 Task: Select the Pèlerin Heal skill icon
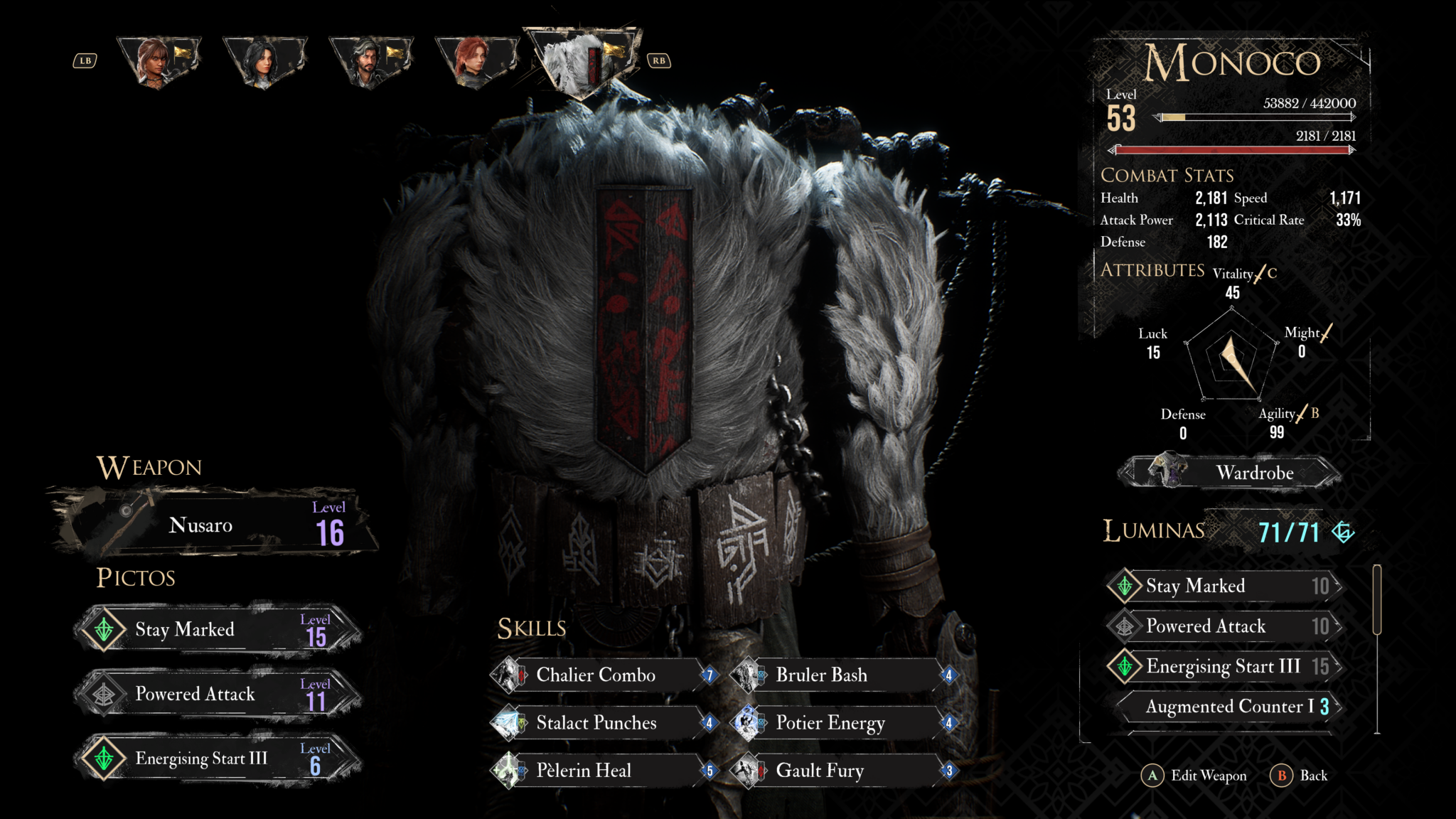(x=510, y=771)
